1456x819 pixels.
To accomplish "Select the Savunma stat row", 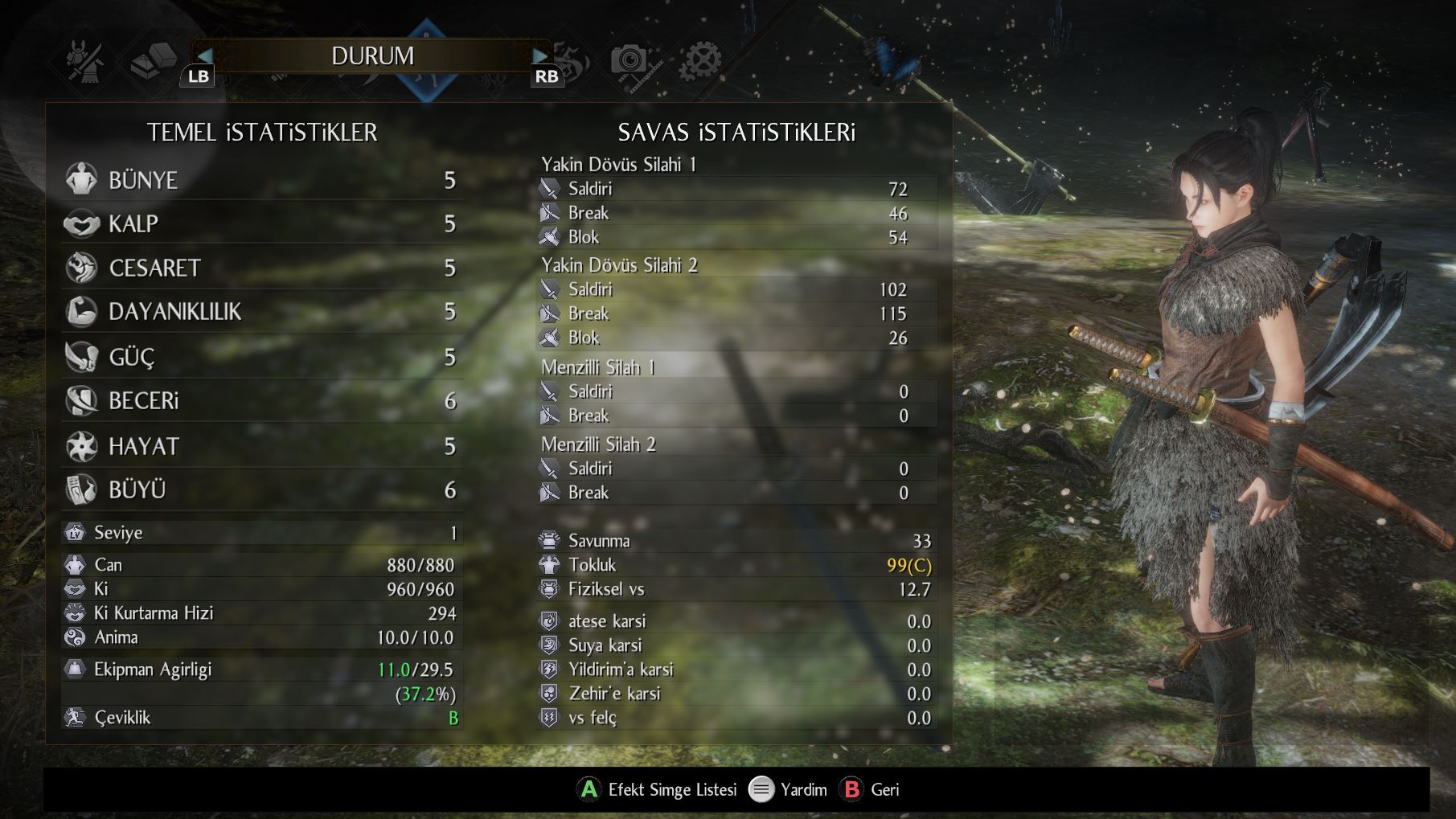I will pyautogui.click(x=736, y=541).
